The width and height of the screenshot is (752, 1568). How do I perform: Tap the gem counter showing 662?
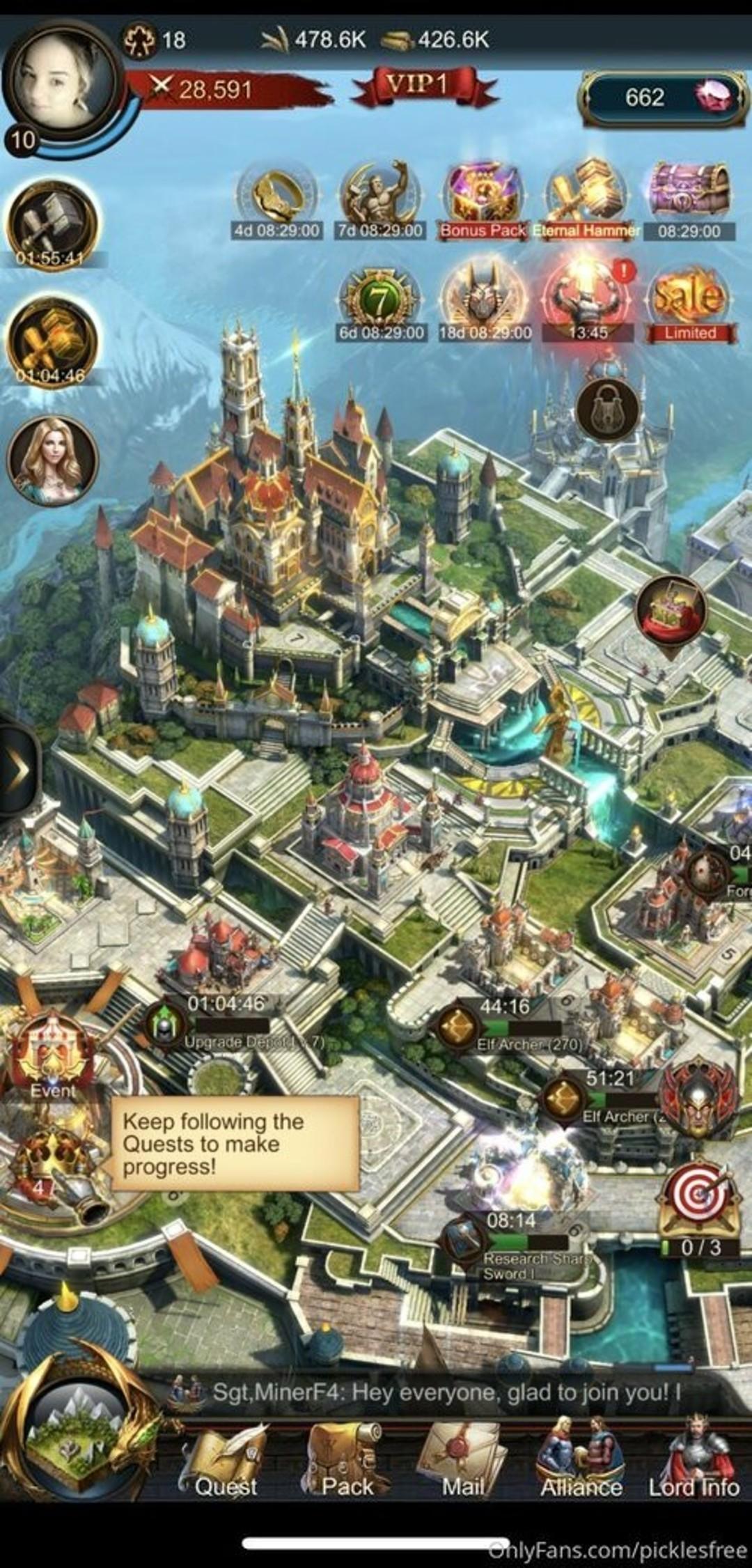(x=663, y=98)
